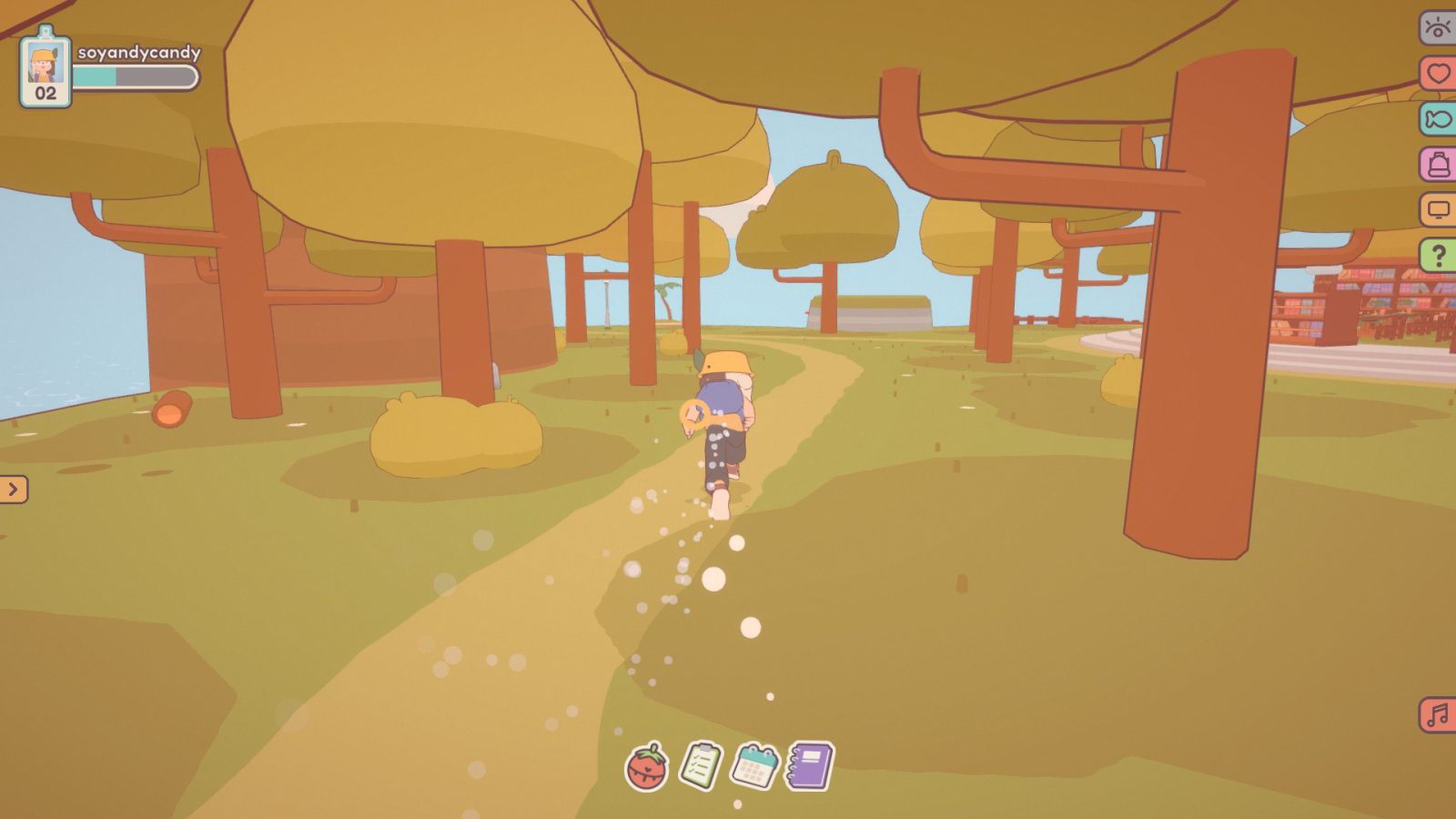Image resolution: width=1456 pixels, height=819 pixels.
Task: Click the level 02 number on badge
Action: pyautogui.click(x=45, y=92)
